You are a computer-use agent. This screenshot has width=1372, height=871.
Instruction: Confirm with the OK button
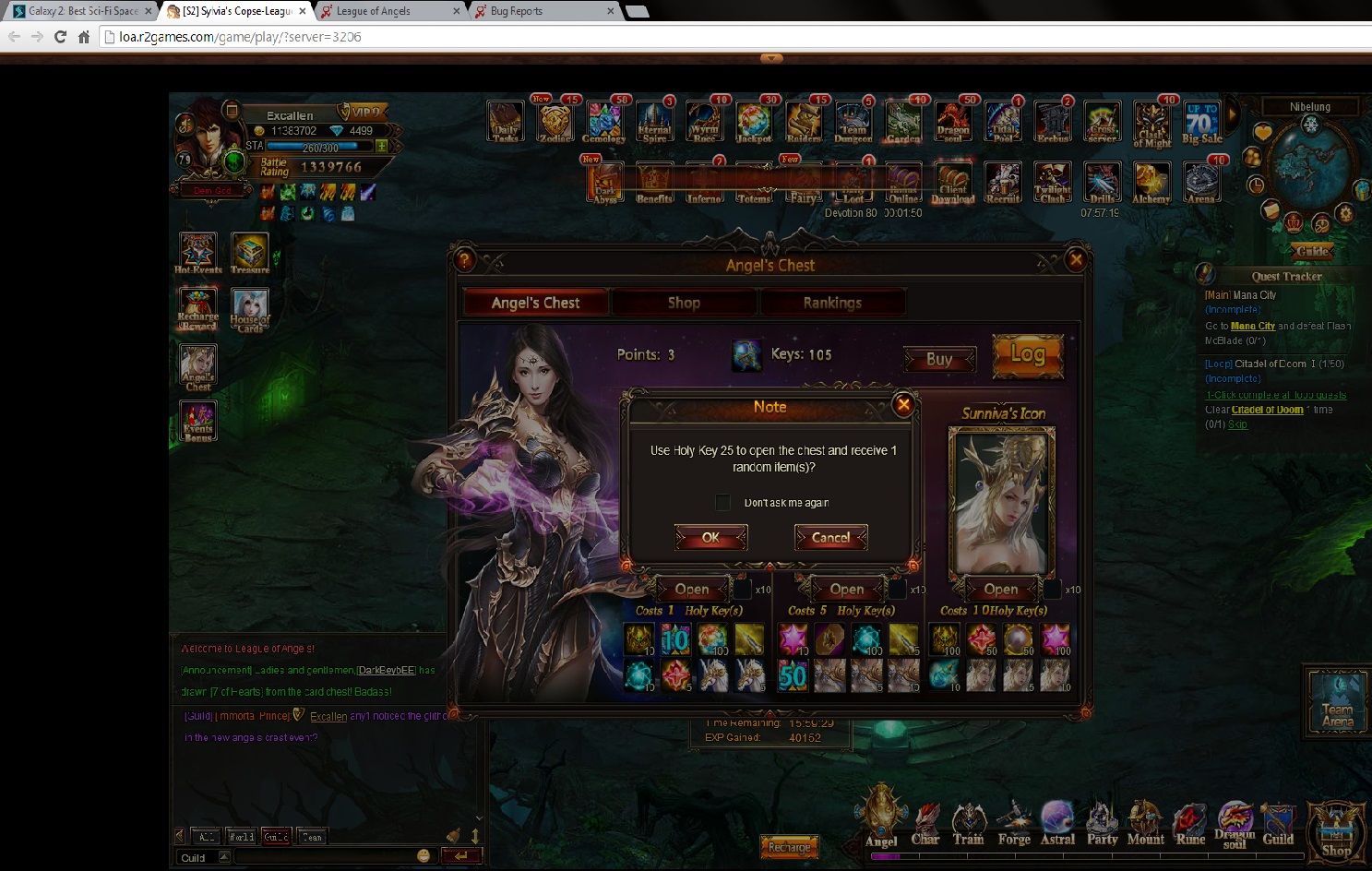pos(710,537)
